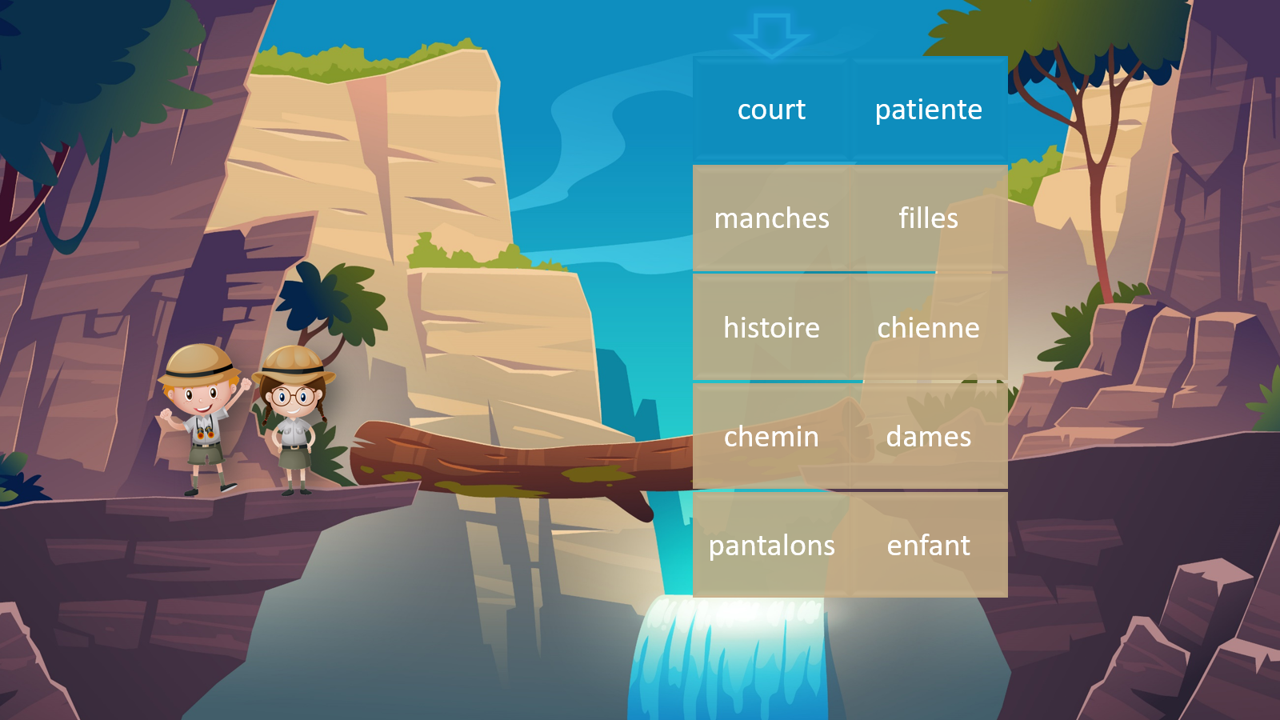Choose the word "chienne"
This screenshot has width=1280, height=720.
click(x=928, y=328)
